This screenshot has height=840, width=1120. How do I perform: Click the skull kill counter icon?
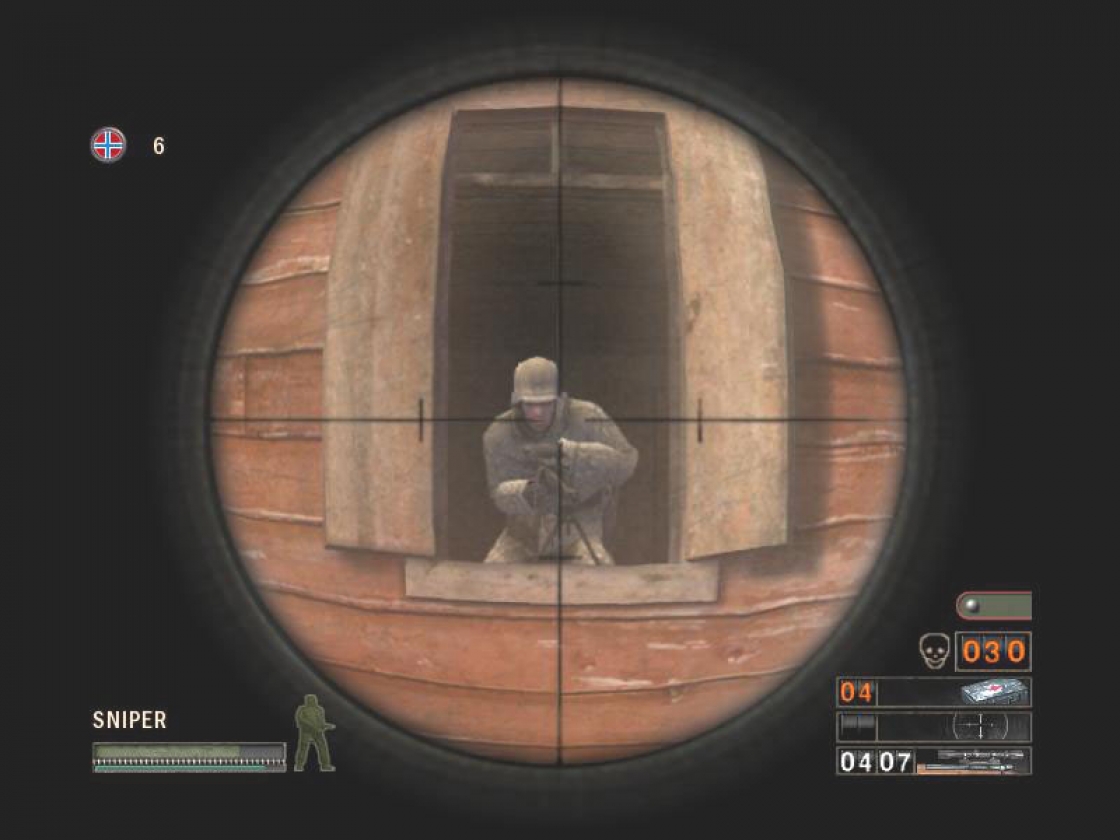(932, 651)
